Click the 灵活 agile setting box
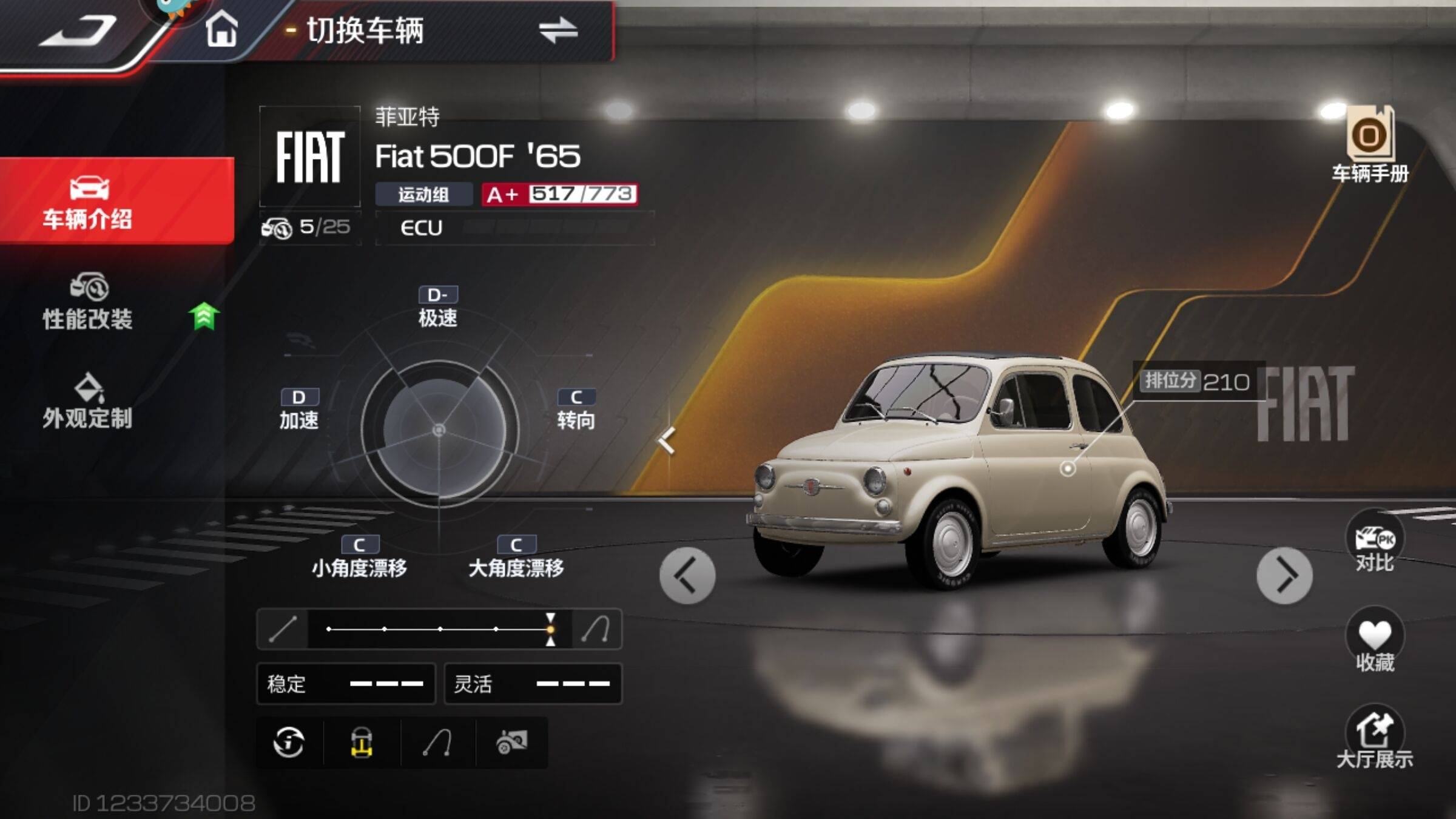The height and width of the screenshot is (819, 1456). point(533,684)
